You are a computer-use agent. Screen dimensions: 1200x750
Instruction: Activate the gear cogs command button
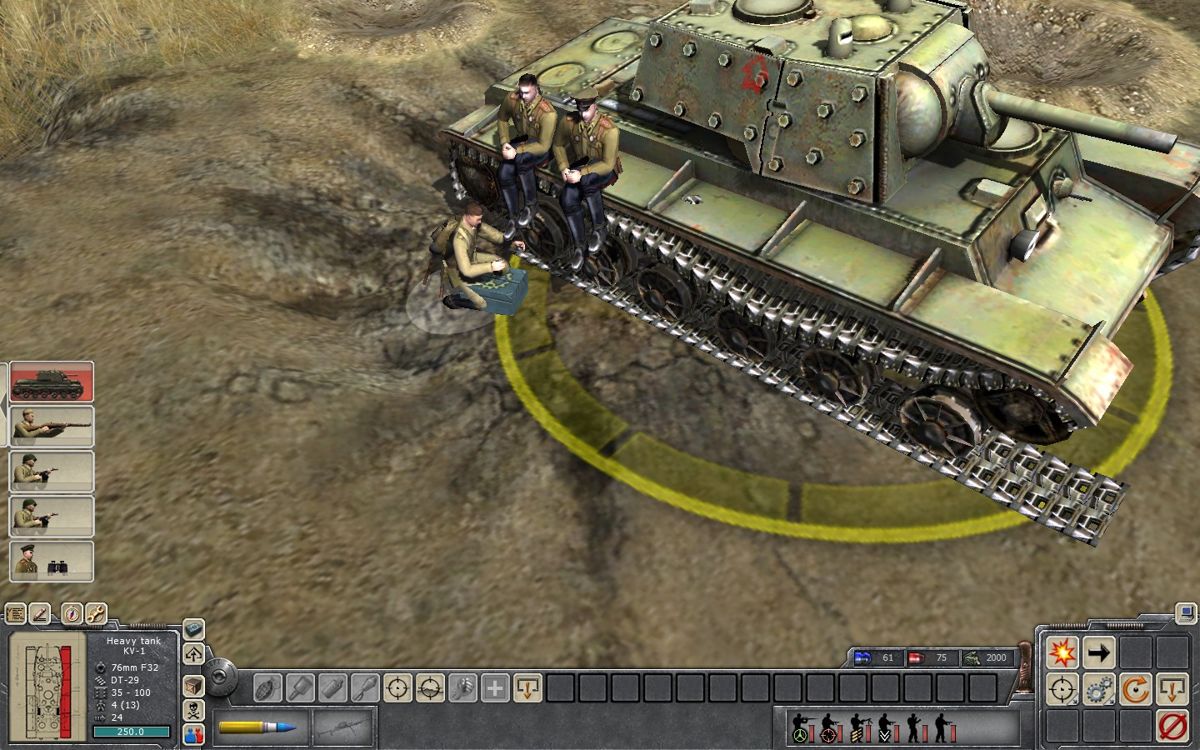click(1099, 689)
